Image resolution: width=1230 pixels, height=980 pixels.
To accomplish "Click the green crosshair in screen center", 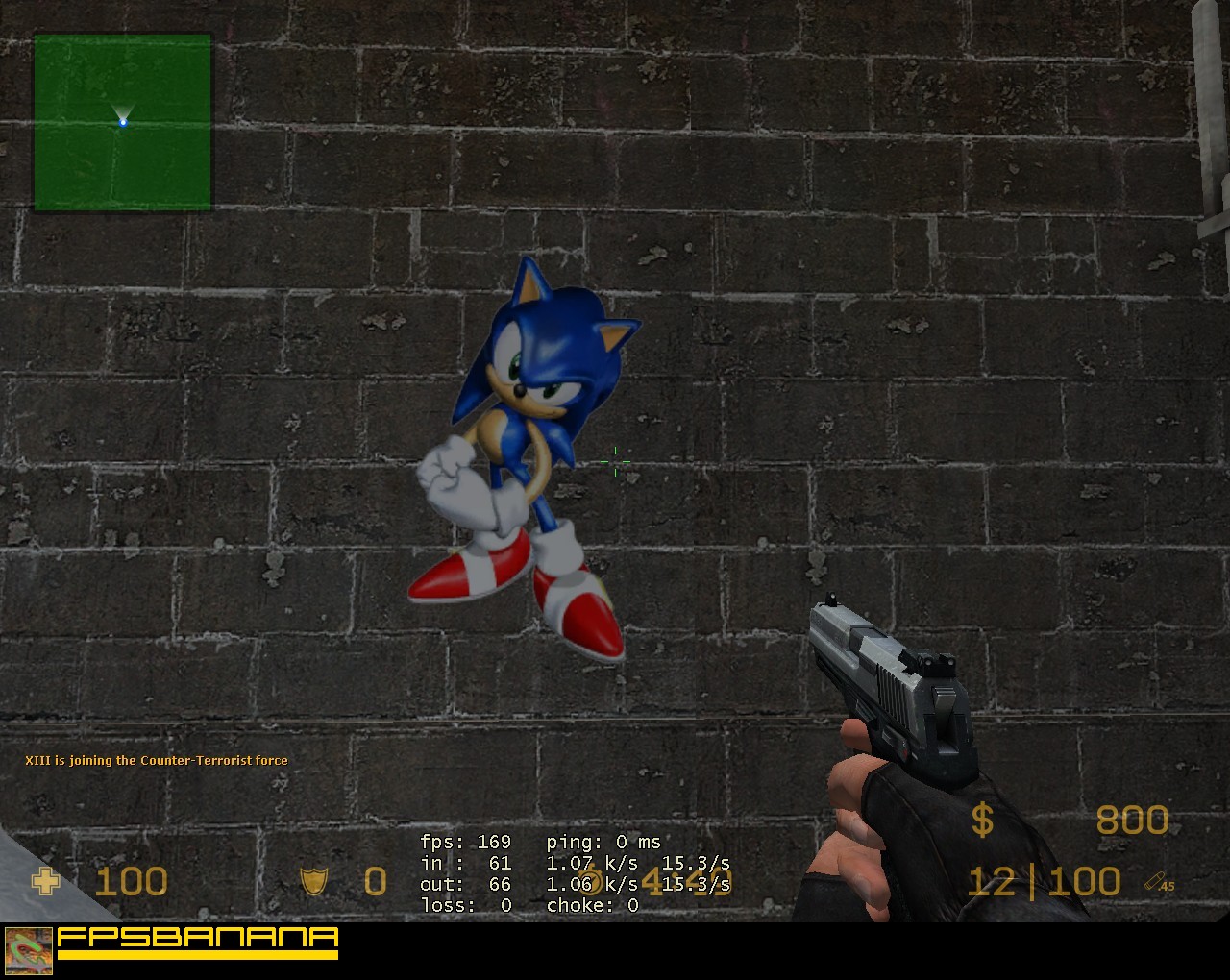I will coord(615,462).
